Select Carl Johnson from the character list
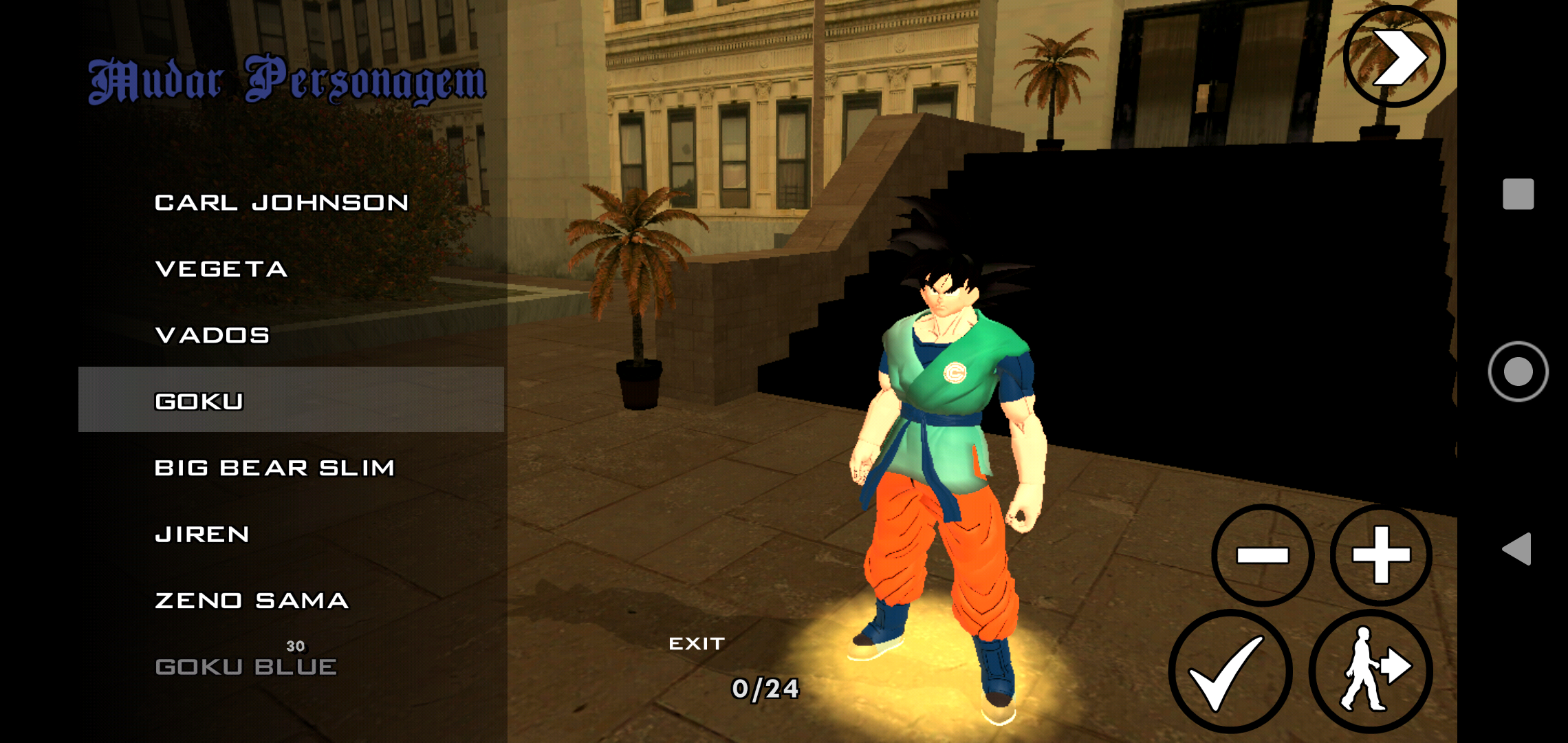The image size is (1568, 743). point(282,202)
